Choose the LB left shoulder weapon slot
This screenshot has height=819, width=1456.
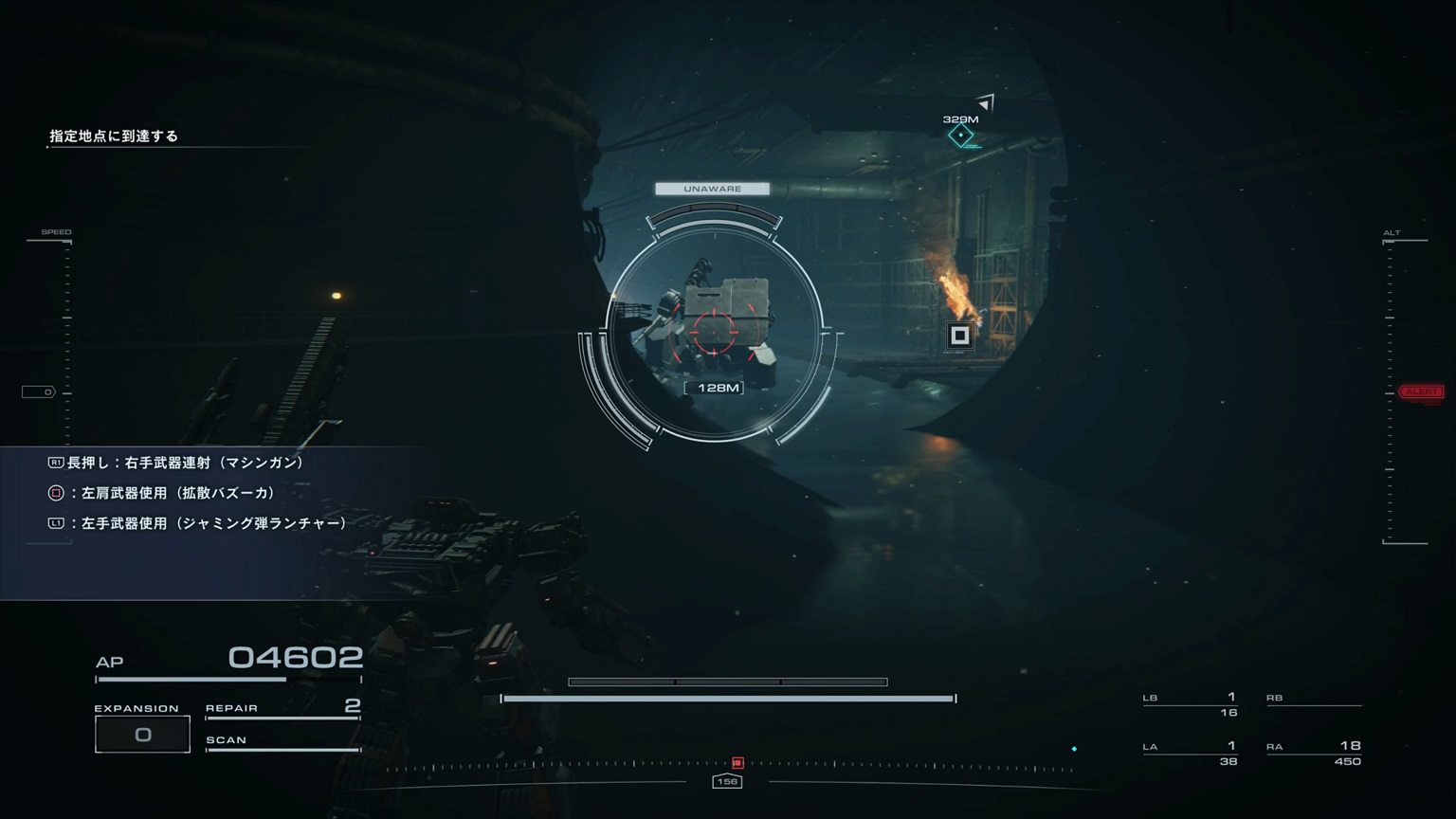coord(1191,704)
